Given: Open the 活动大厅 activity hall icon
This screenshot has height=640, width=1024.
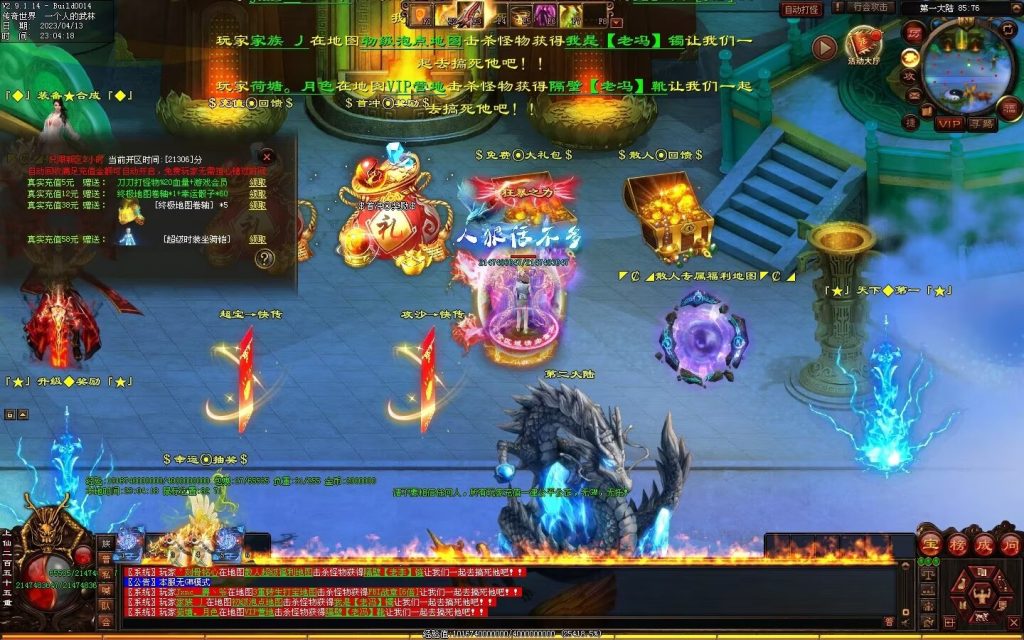Looking at the screenshot, I should click(864, 46).
